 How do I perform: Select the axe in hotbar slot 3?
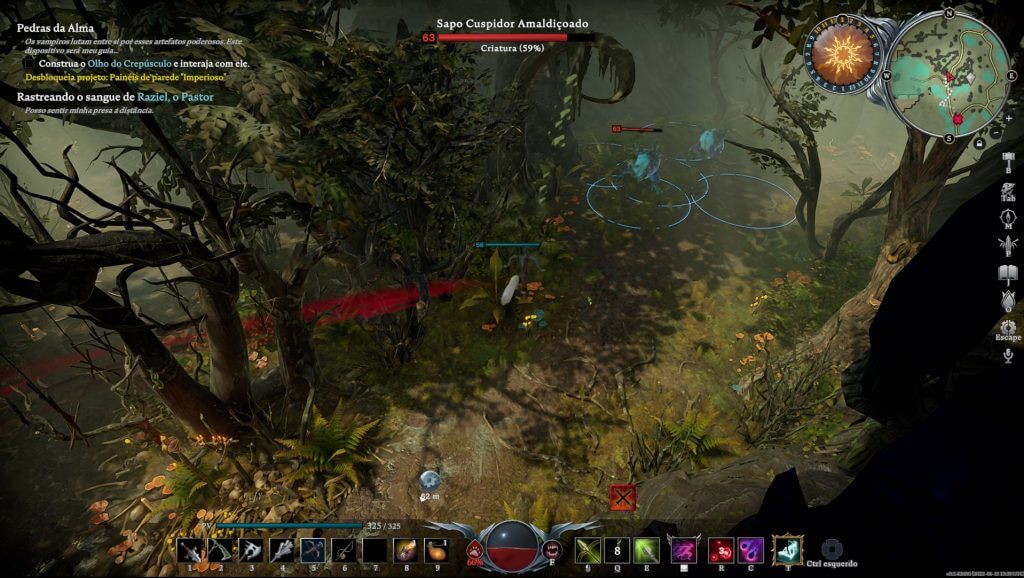click(x=251, y=550)
